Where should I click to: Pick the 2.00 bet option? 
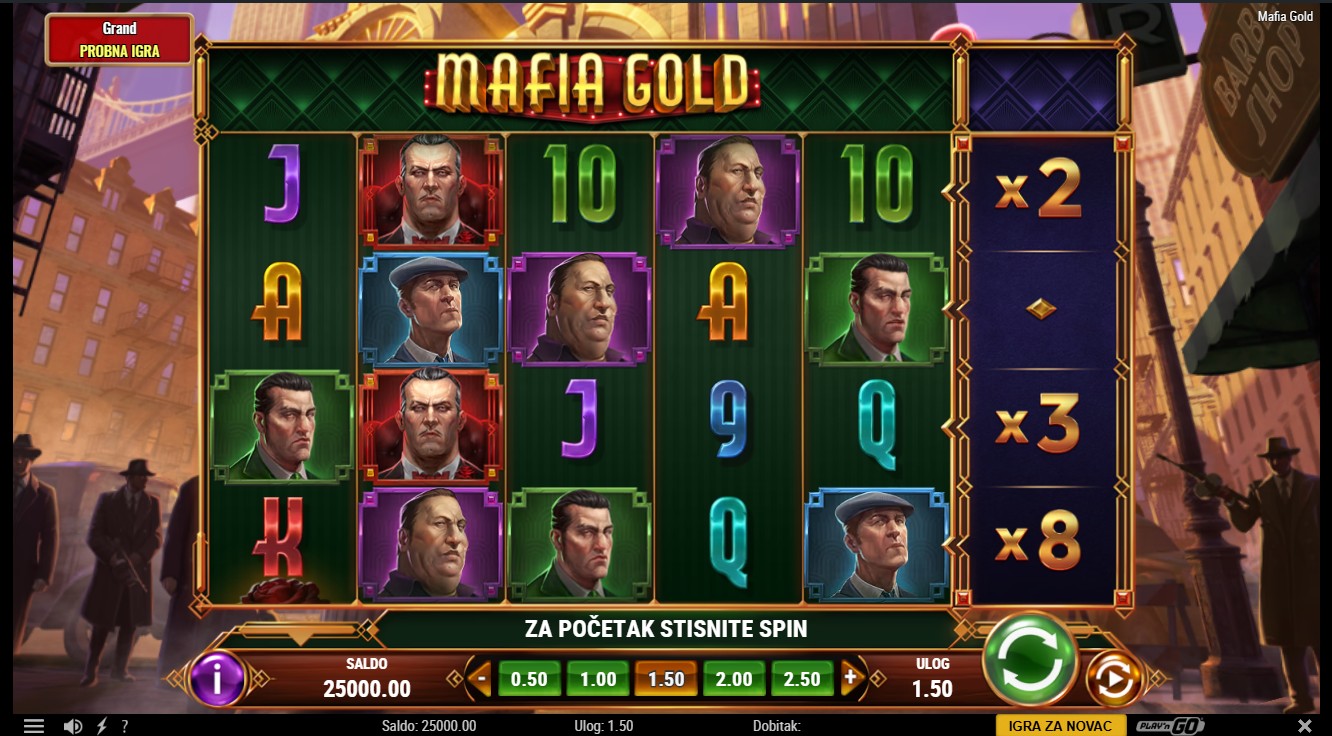[734, 679]
